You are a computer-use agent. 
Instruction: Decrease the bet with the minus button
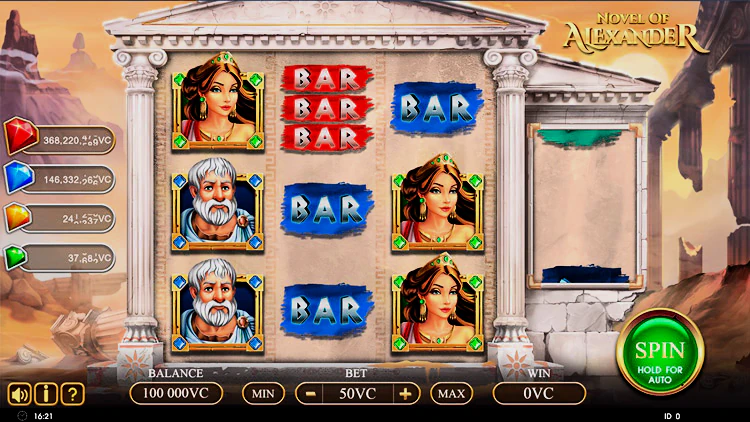pyautogui.click(x=311, y=393)
